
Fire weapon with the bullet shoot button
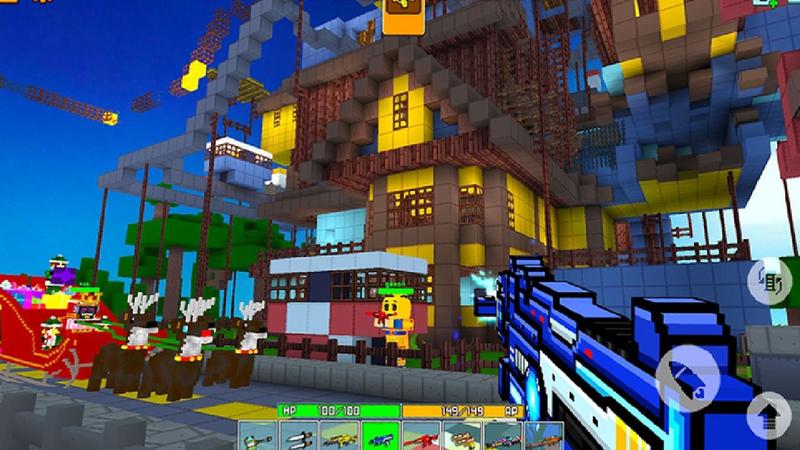tap(686, 373)
